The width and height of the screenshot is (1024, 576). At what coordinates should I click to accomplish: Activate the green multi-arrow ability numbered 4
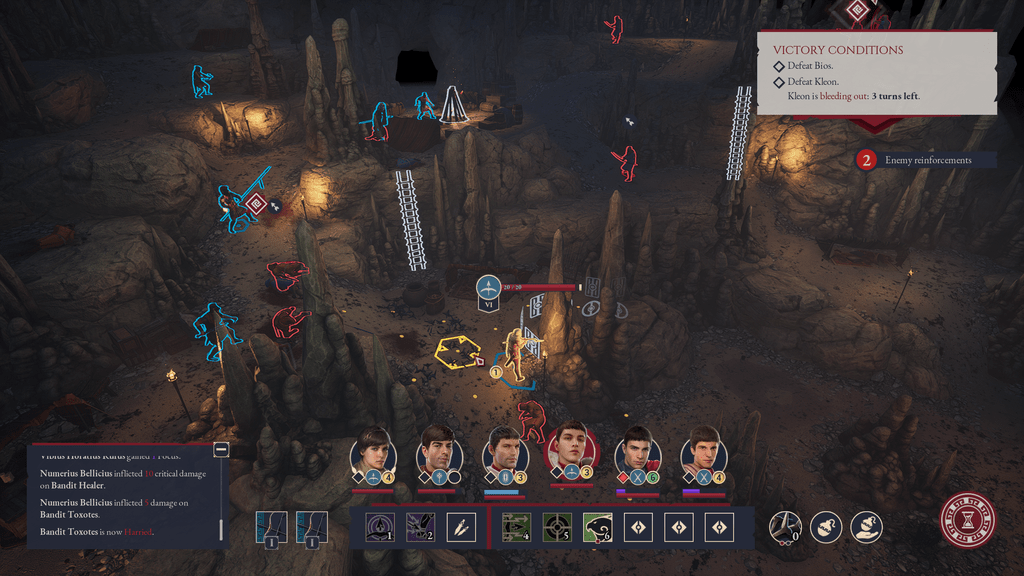[x=516, y=527]
